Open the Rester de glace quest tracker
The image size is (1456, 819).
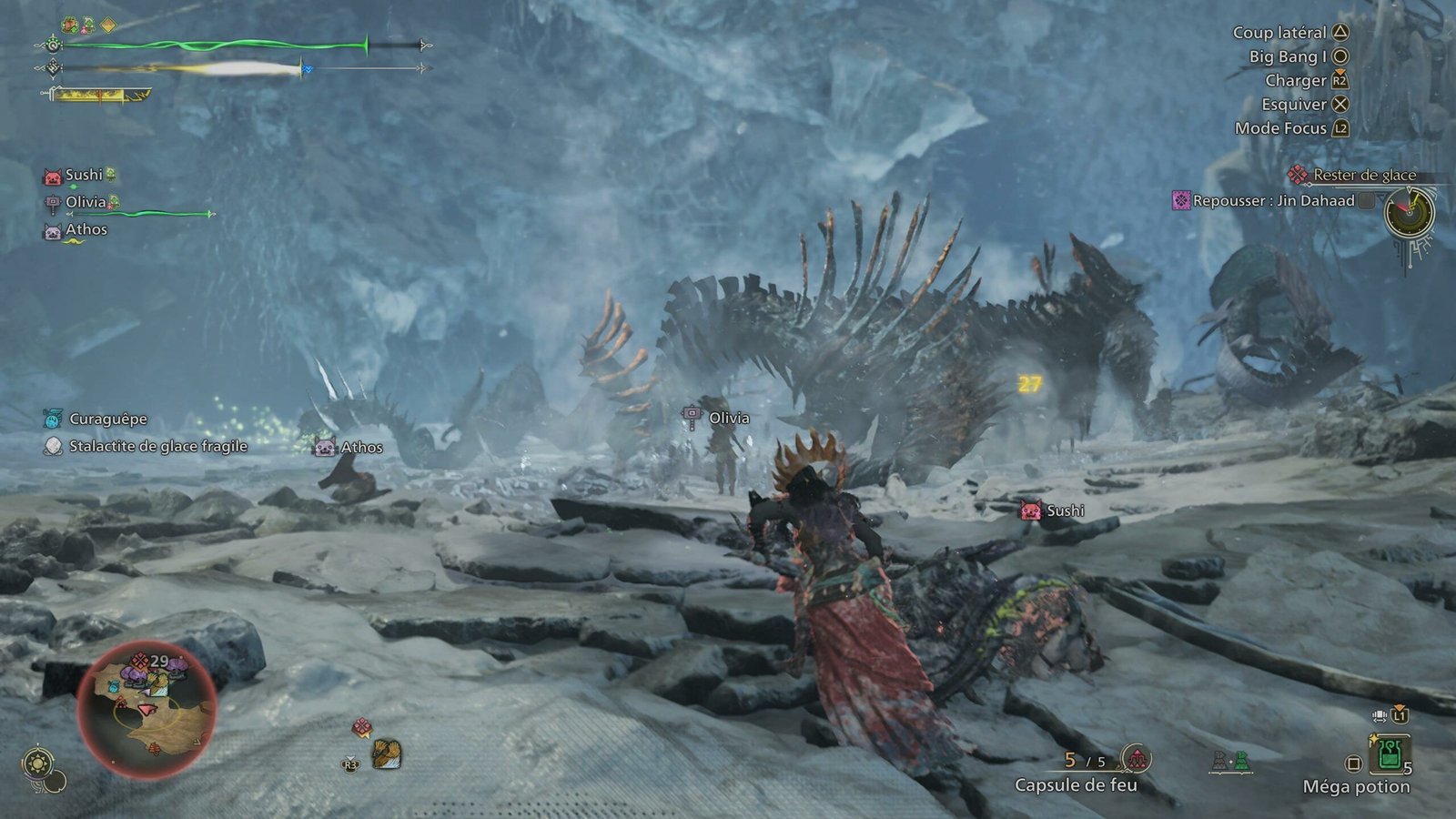(x=1363, y=175)
